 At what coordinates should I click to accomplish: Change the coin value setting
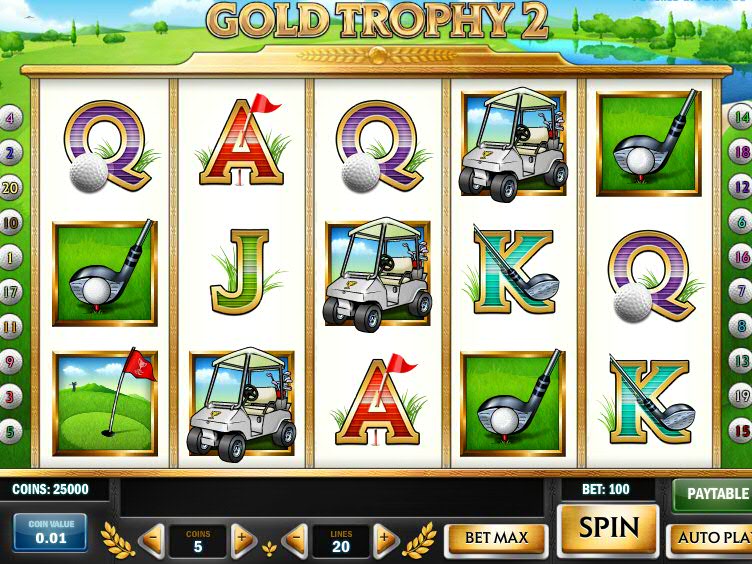pos(49,533)
